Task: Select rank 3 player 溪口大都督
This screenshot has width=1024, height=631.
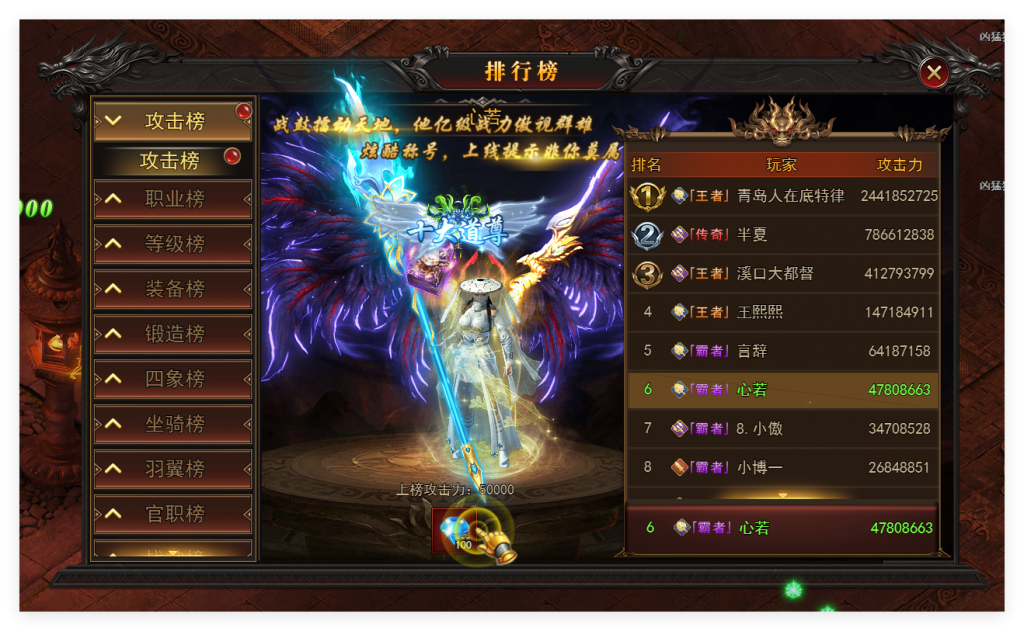Action: (x=783, y=273)
